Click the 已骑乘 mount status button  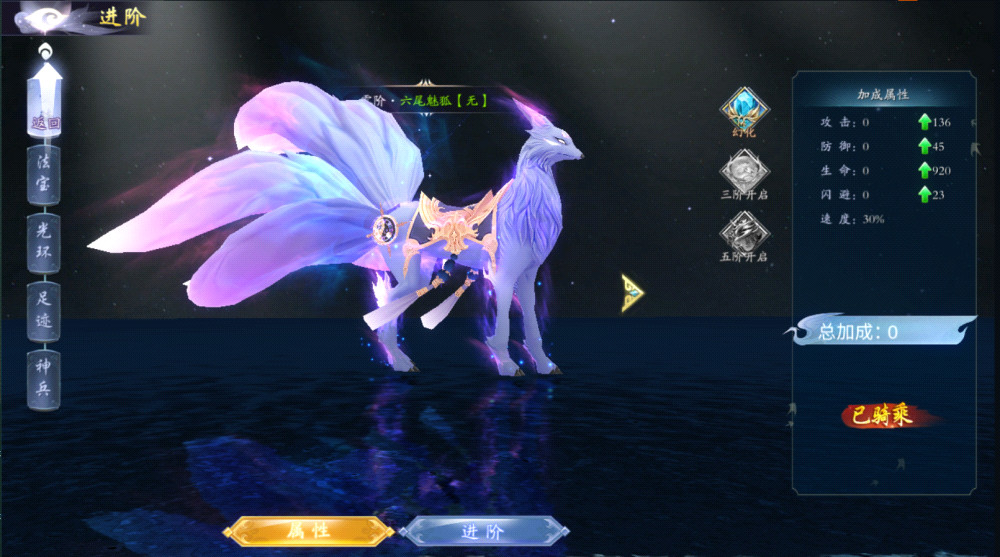point(883,416)
